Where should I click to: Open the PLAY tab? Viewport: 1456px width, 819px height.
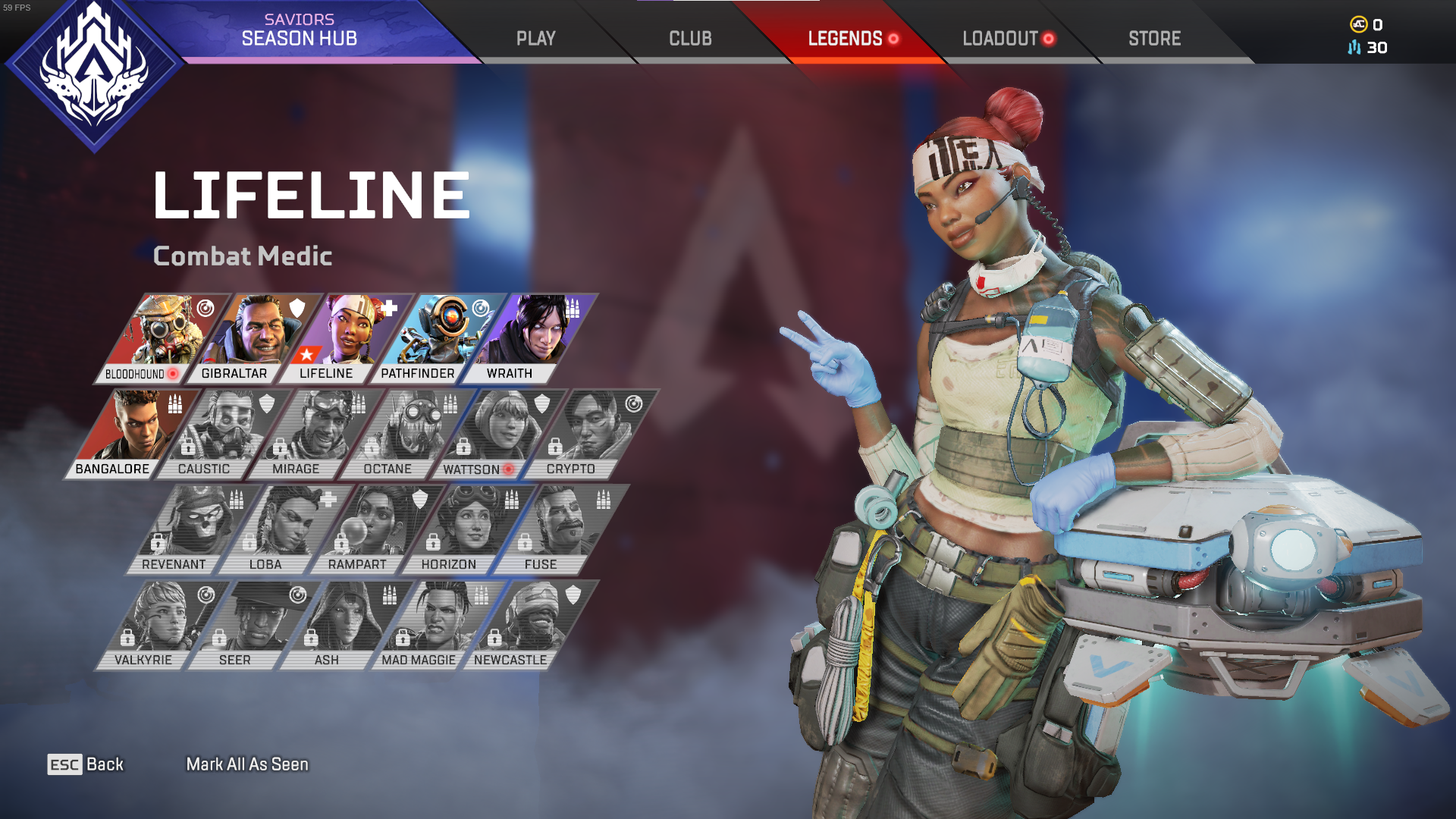(535, 38)
